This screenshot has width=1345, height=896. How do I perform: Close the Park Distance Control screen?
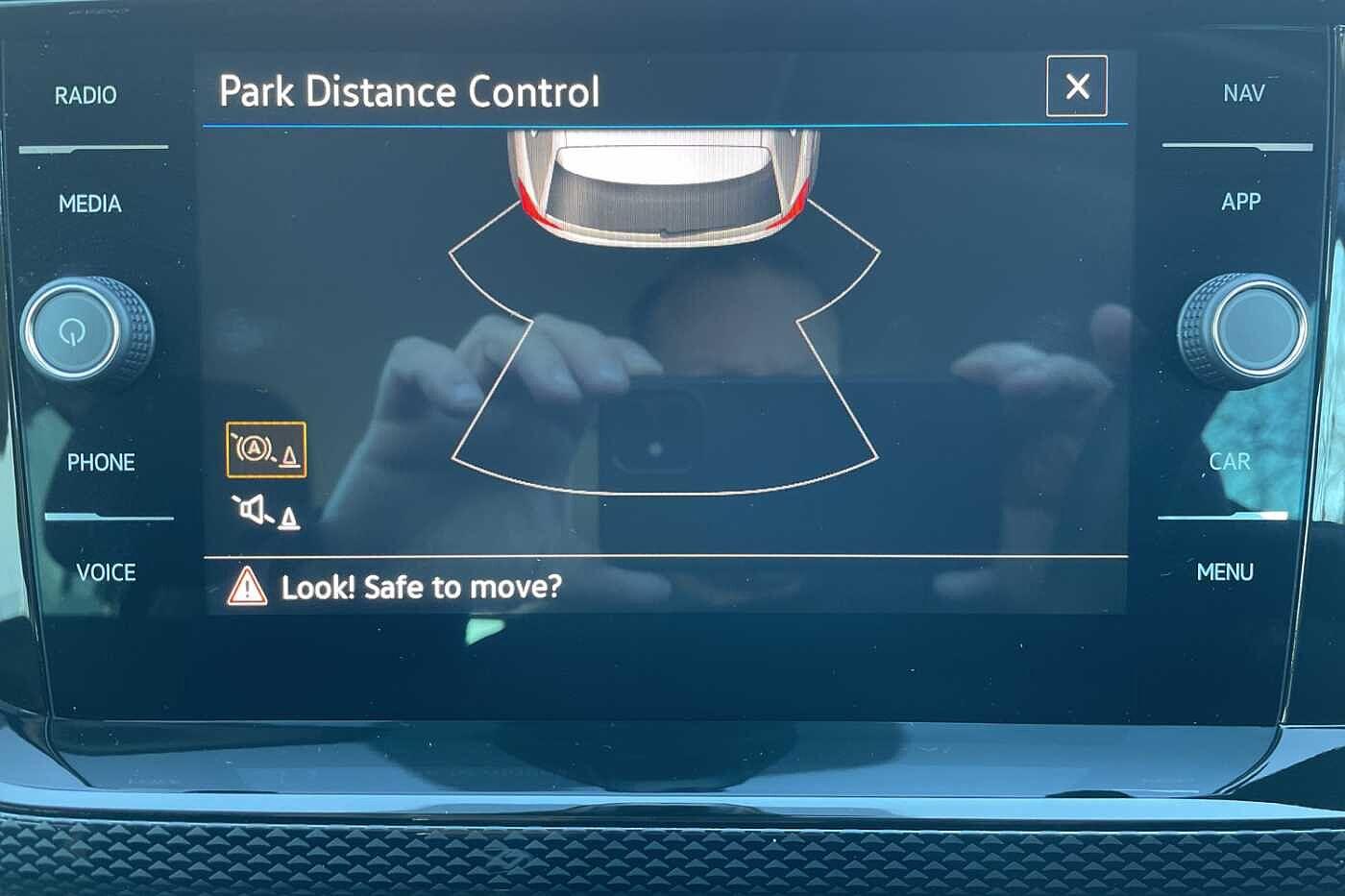pos(1076,86)
